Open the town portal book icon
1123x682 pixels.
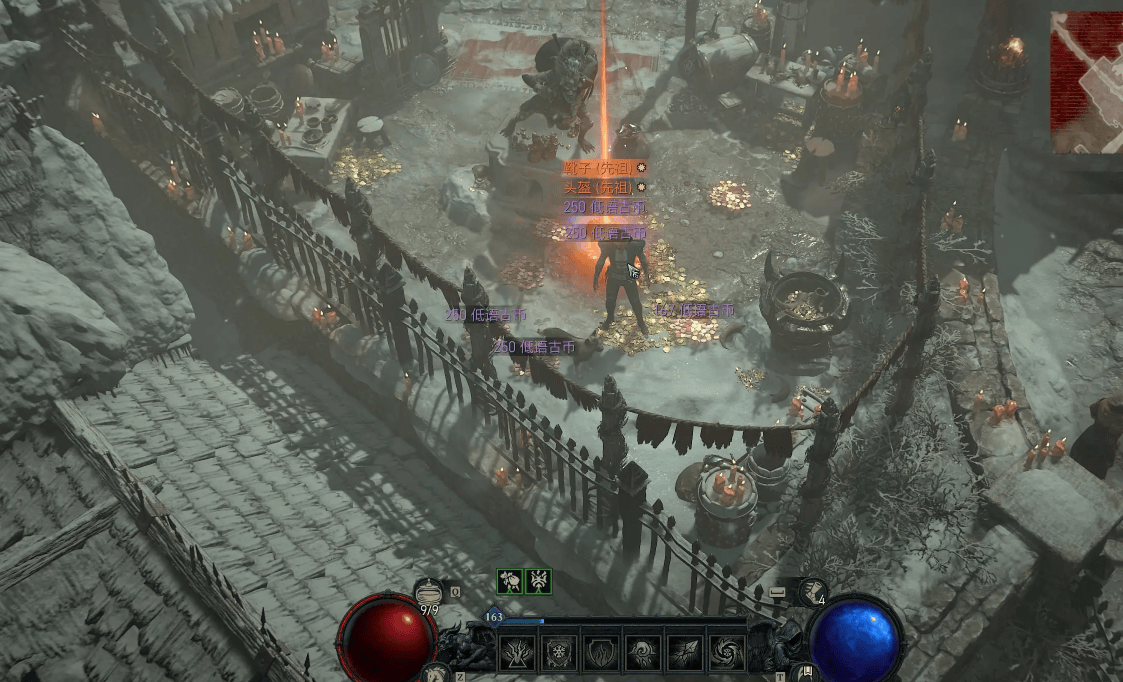(805, 673)
